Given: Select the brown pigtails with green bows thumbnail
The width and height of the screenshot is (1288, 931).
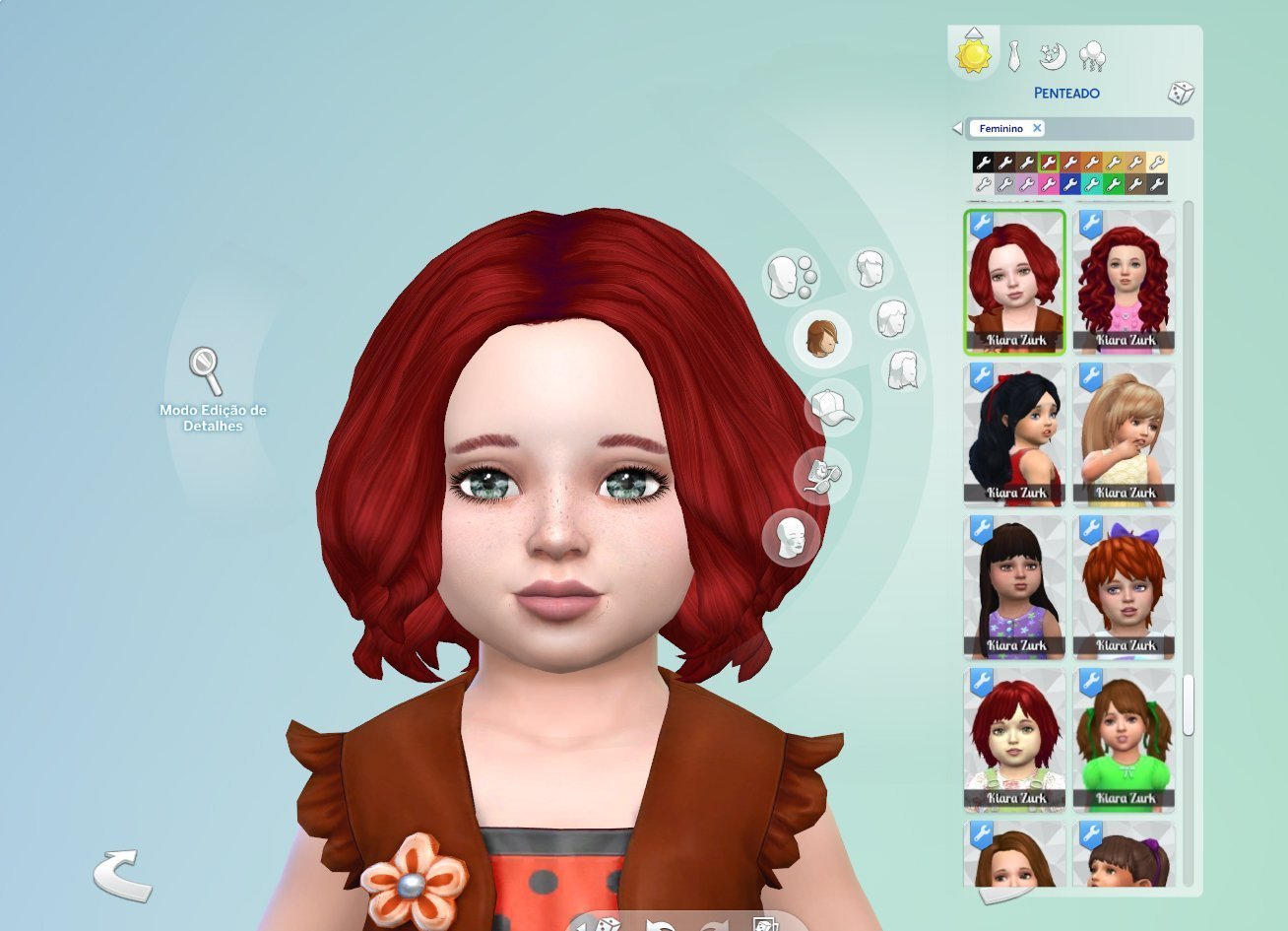Looking at the screenshot, I should 1124,740.
